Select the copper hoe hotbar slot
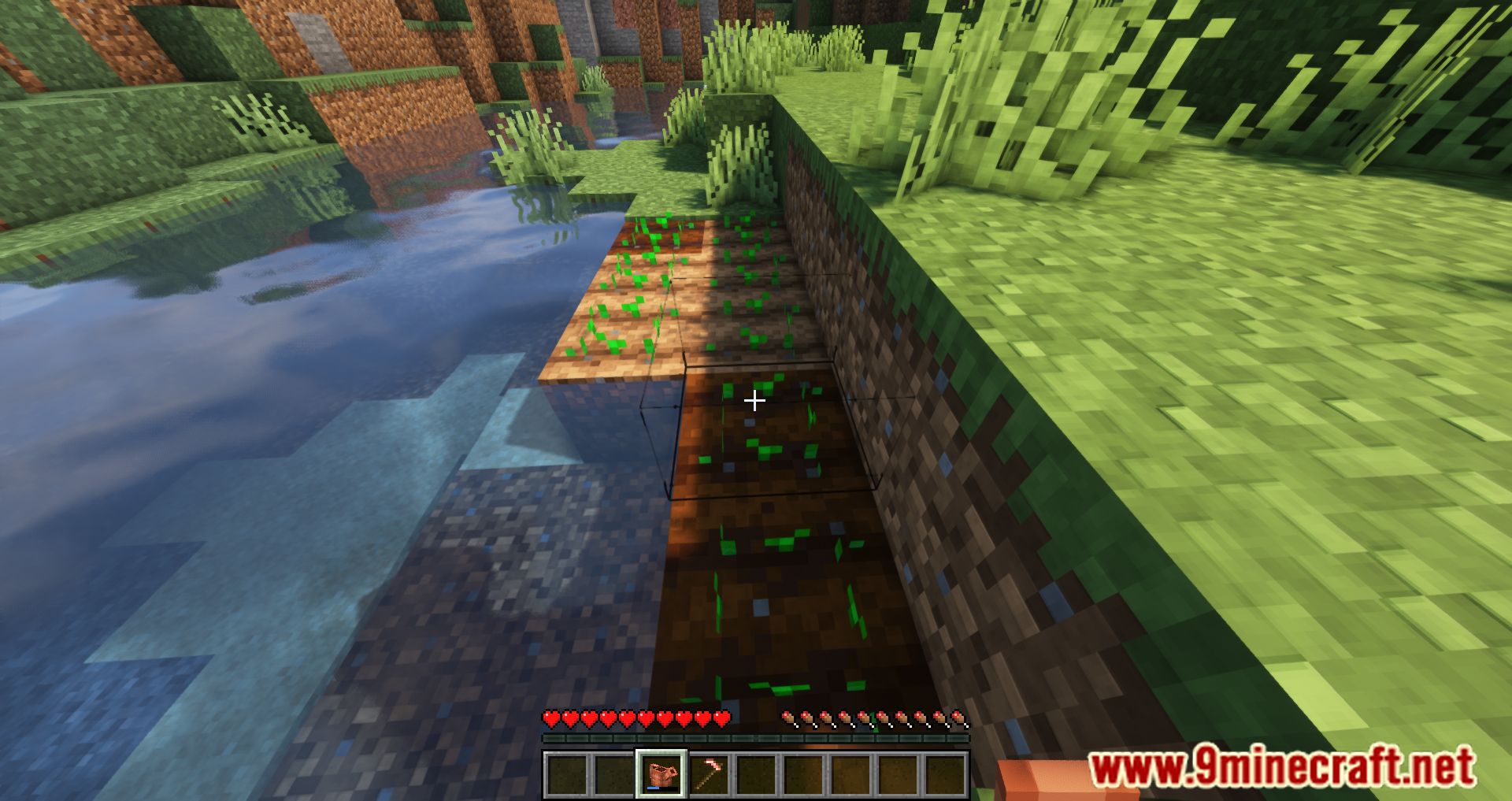 click(x=709, y=774)
